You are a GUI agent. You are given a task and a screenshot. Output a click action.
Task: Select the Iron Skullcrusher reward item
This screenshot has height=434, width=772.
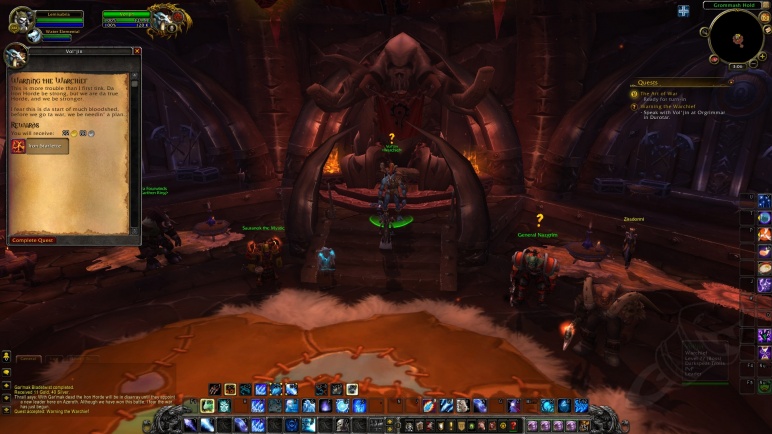(40, 146)
